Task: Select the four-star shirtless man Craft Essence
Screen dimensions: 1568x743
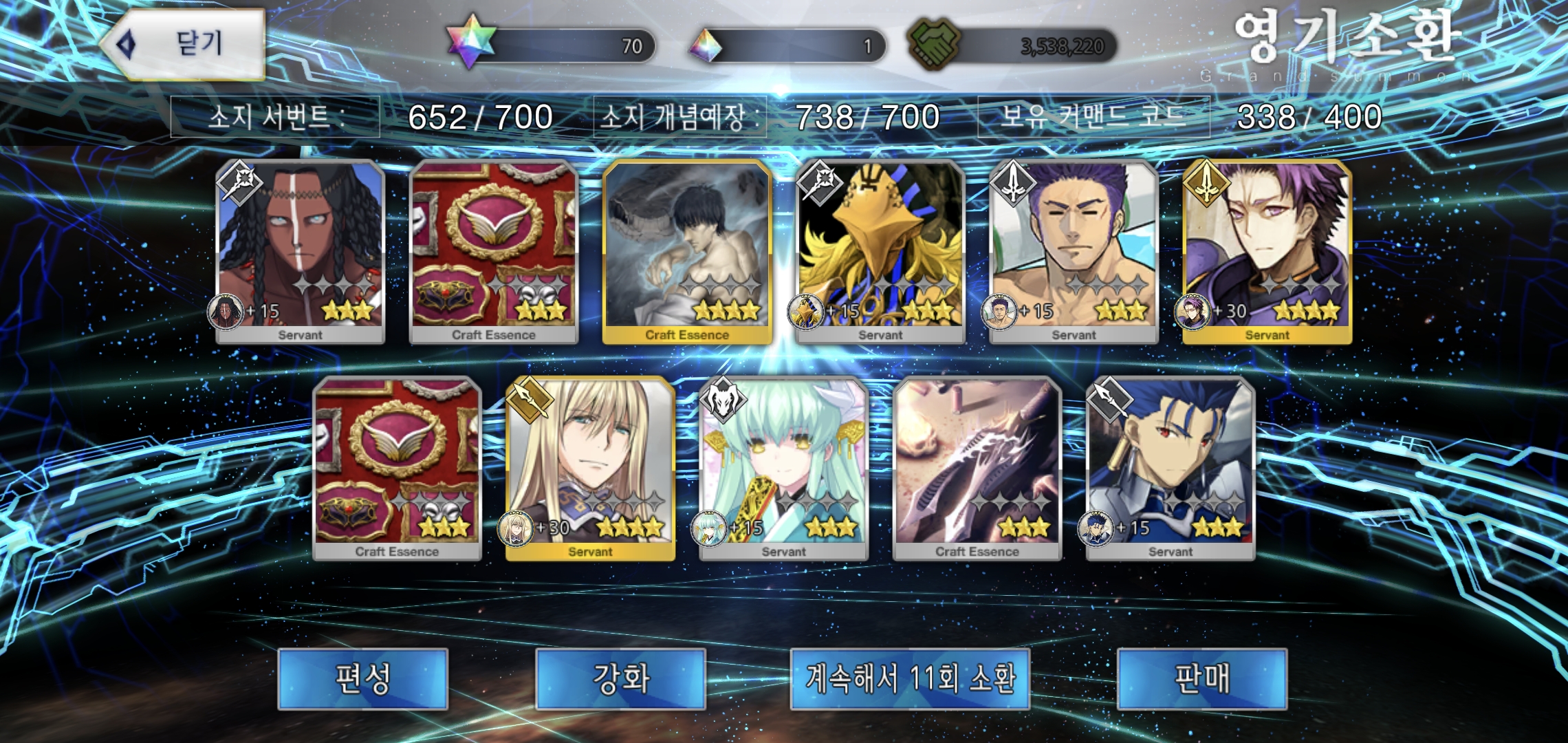Action: tap(687, 251)
